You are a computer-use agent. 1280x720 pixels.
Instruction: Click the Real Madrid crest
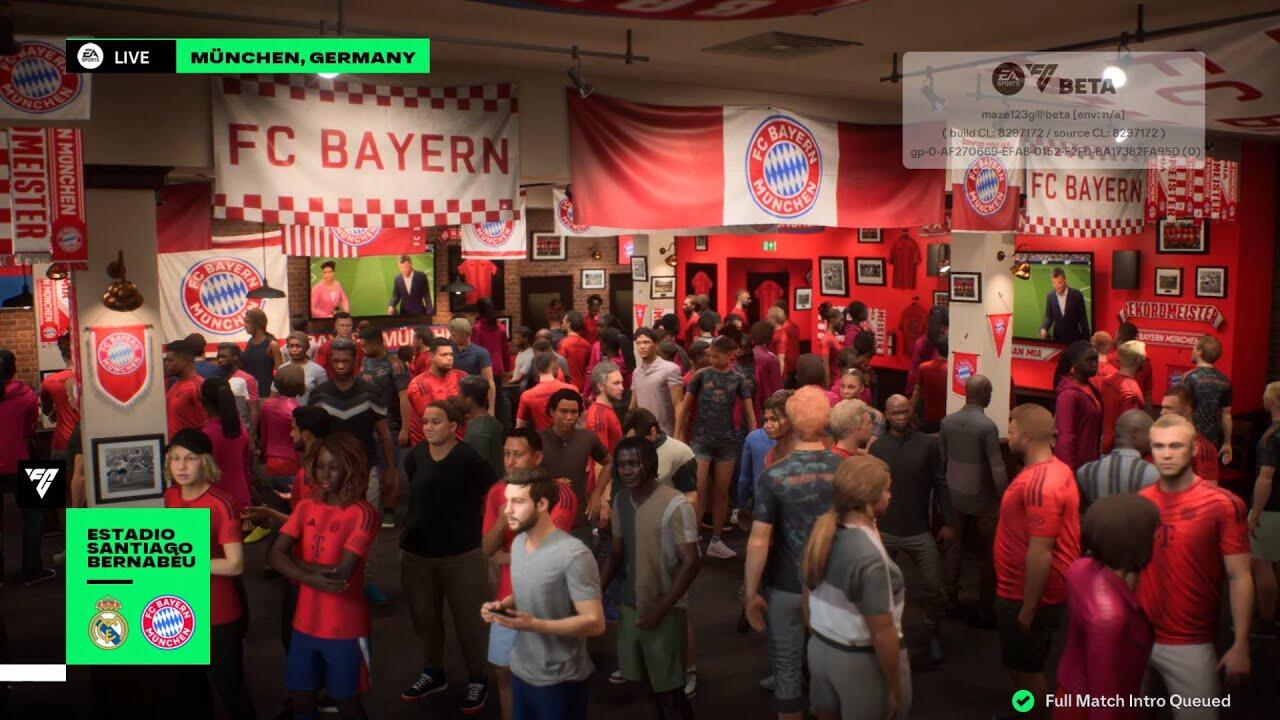(x=108, y=624)
